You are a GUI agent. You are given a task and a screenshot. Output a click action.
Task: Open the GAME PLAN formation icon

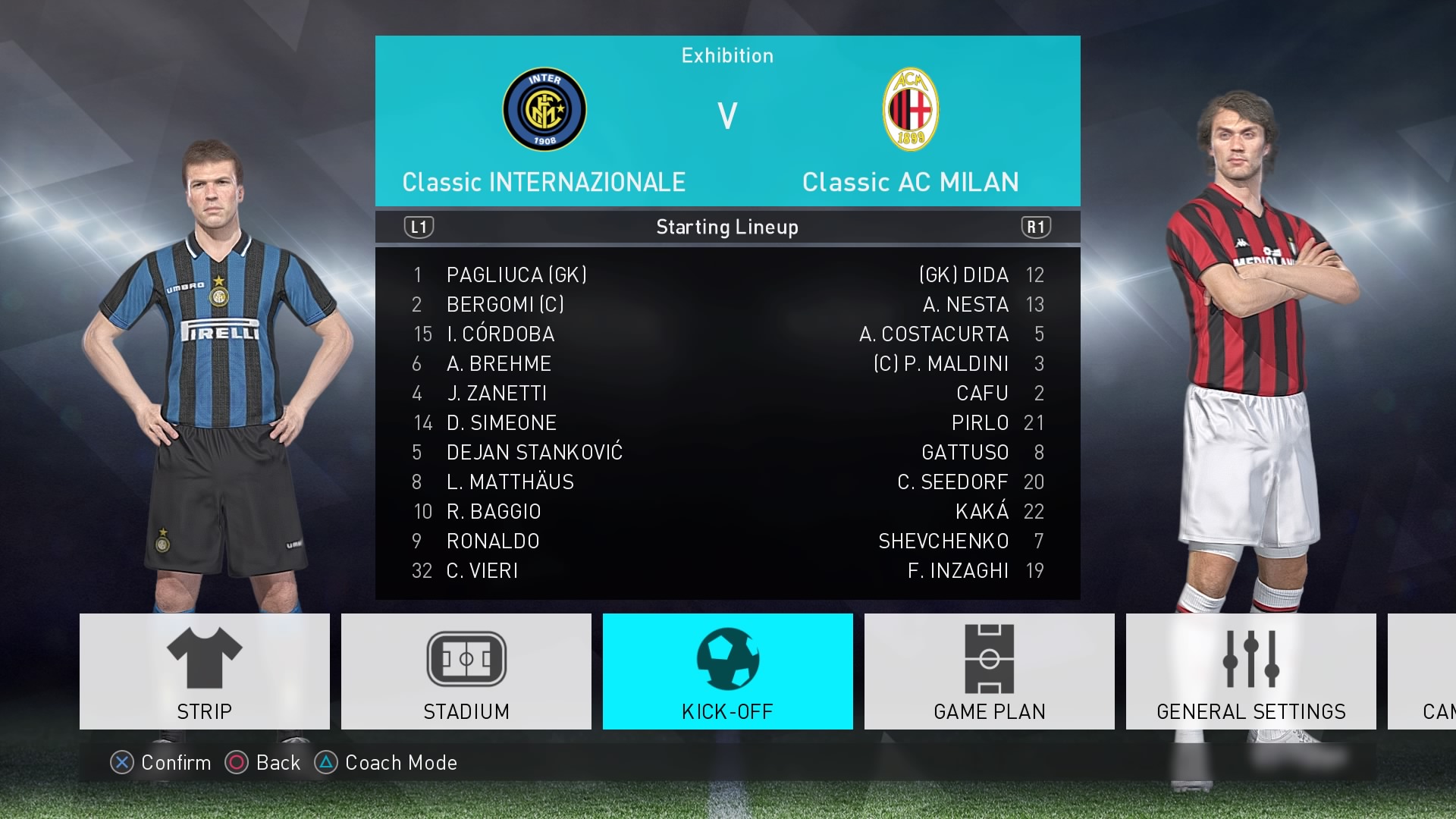click(x=989, y=658)
